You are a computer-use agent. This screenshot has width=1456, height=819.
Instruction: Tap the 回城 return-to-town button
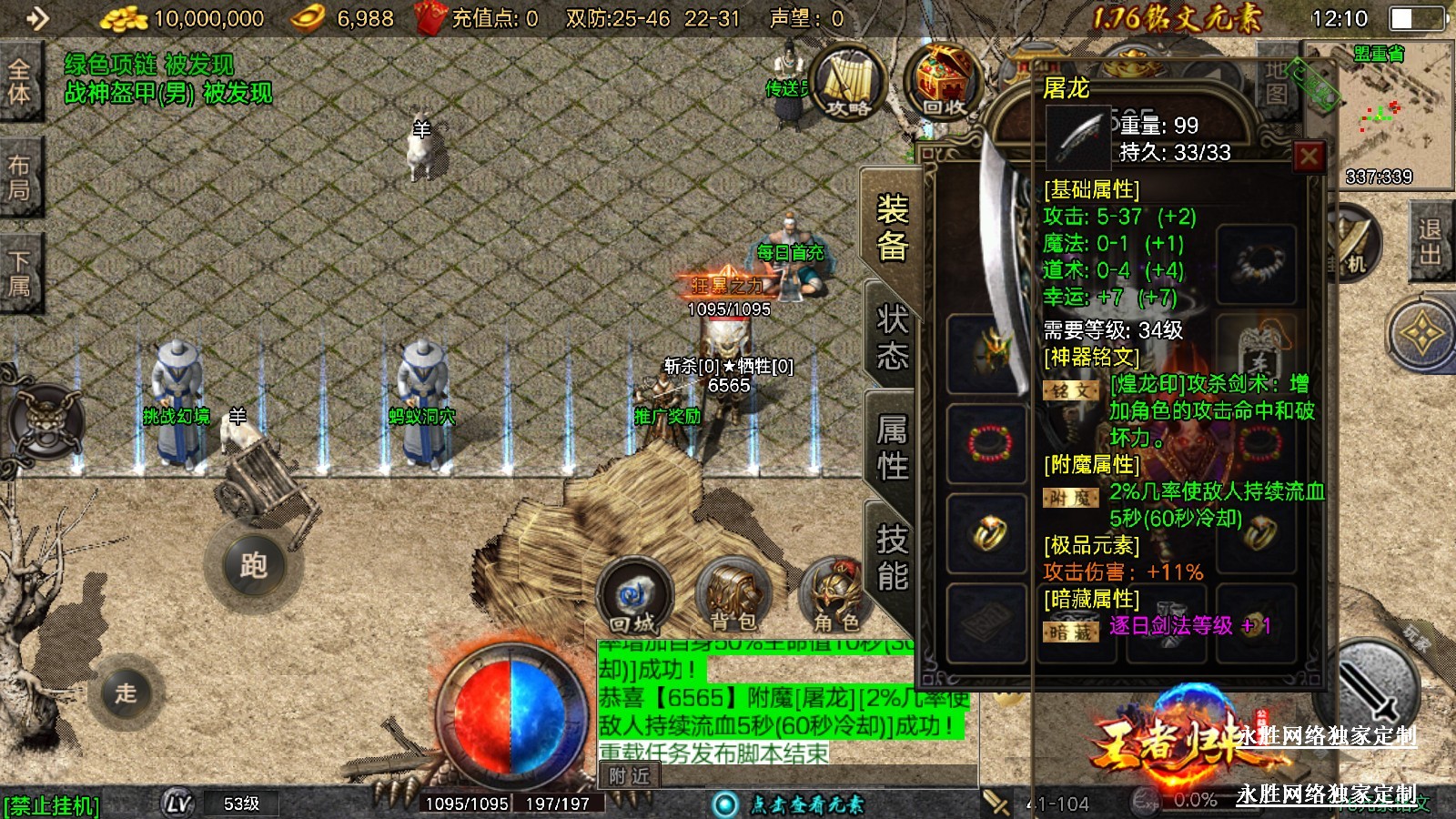tap(633, 597)
